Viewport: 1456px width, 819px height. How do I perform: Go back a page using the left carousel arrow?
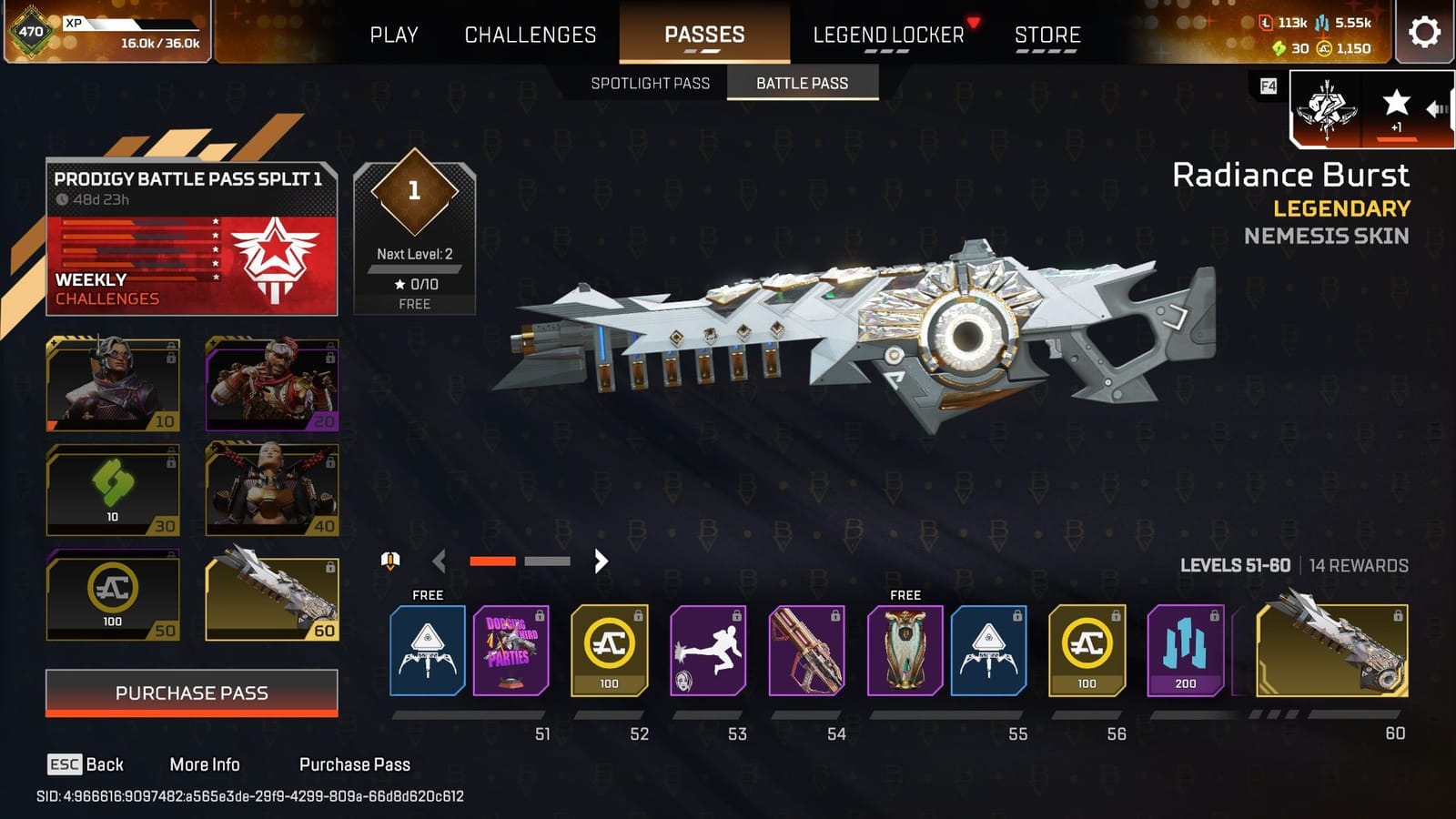tap(439, 561)
